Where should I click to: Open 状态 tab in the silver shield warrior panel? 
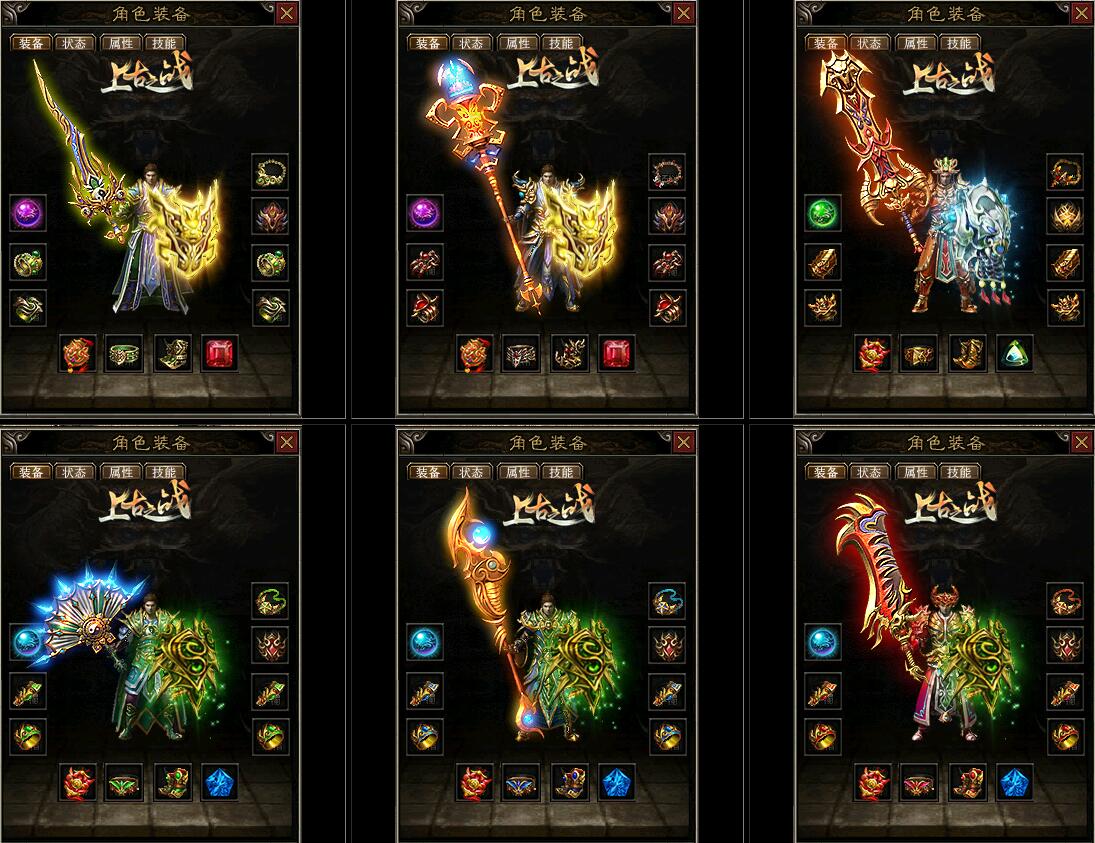point(870,43)
